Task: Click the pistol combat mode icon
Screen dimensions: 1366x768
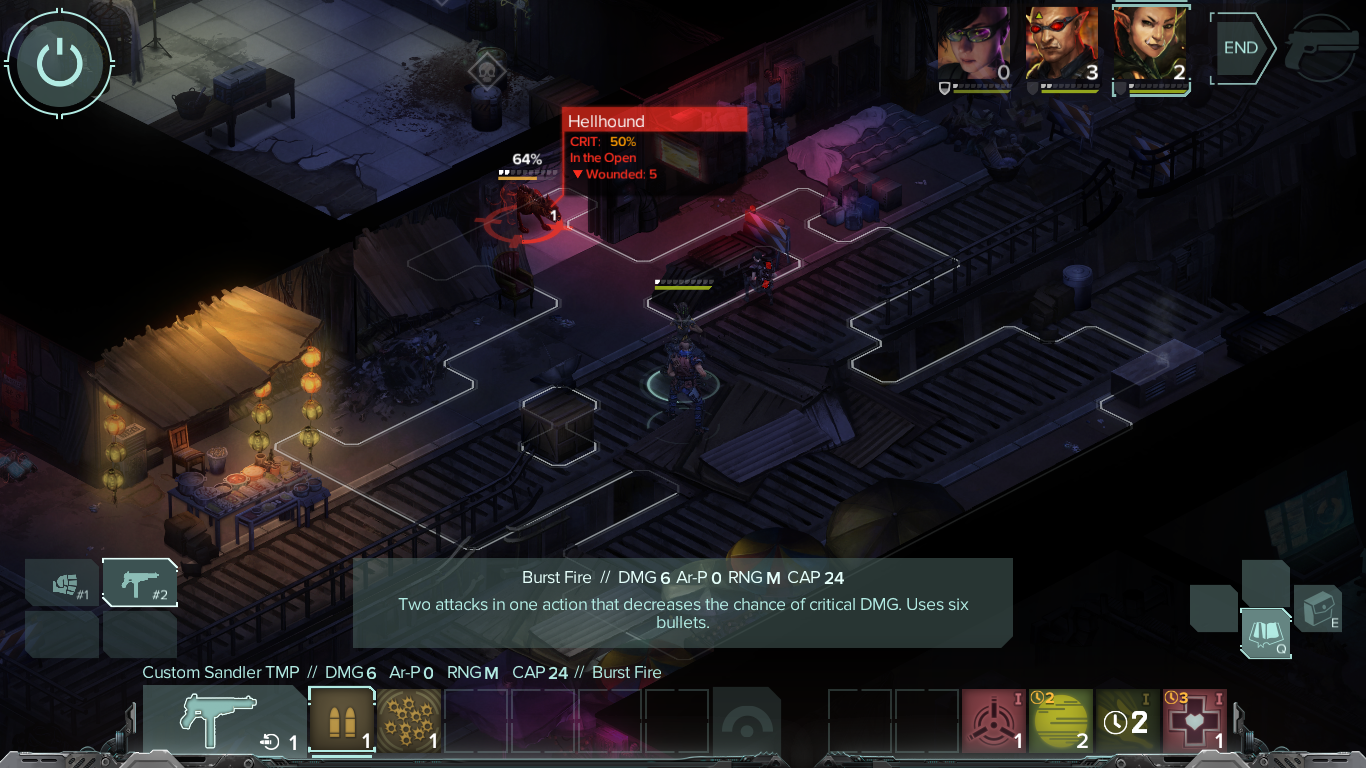Action: [x=1322, y=48]
